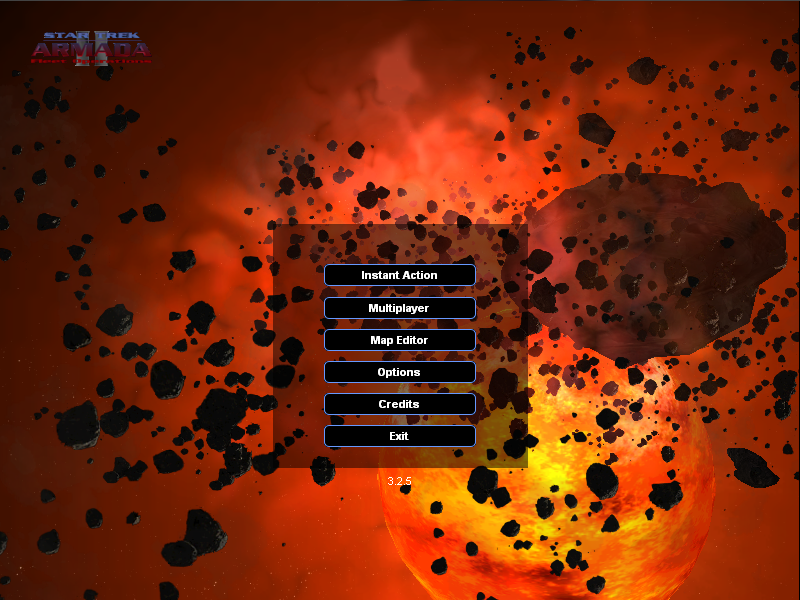Screen dimensions: 800x600
Task: View the game Credits
Action: [399, 404]
